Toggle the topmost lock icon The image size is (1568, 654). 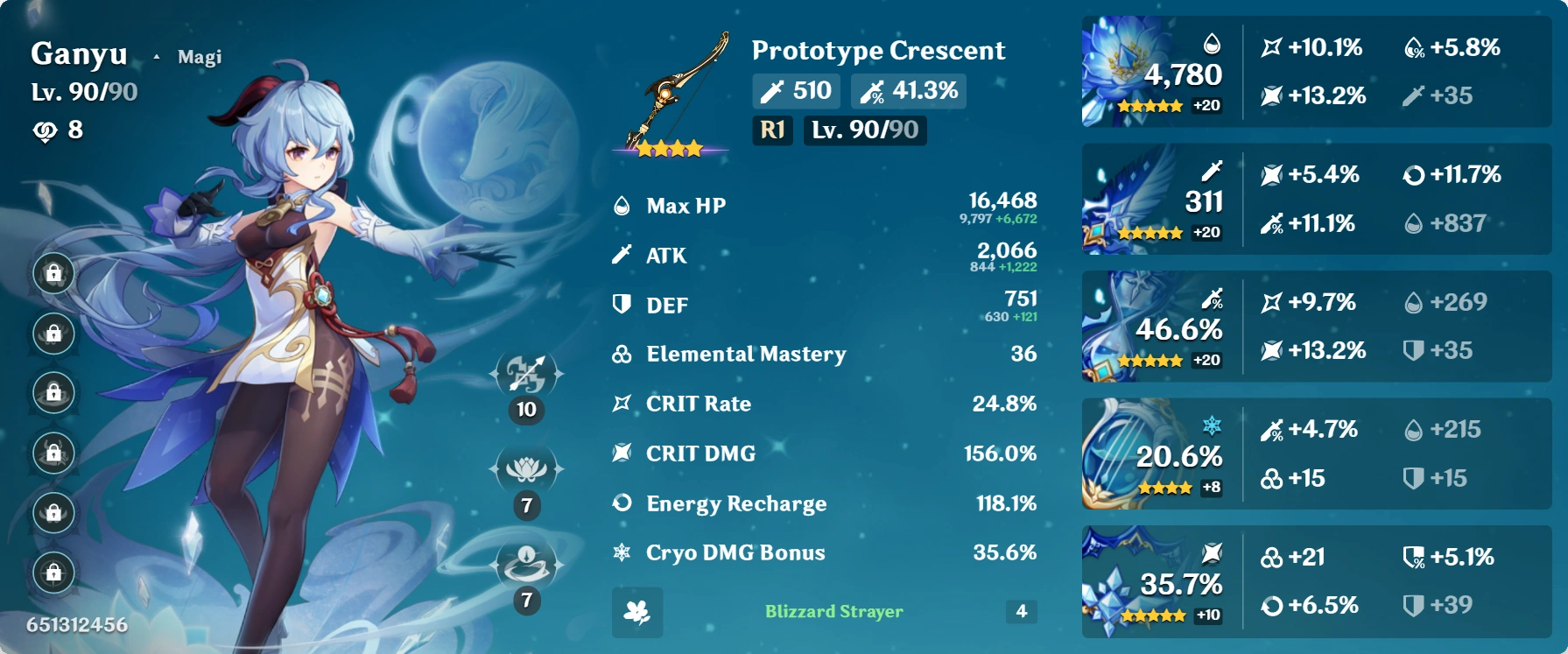[54, 274]
